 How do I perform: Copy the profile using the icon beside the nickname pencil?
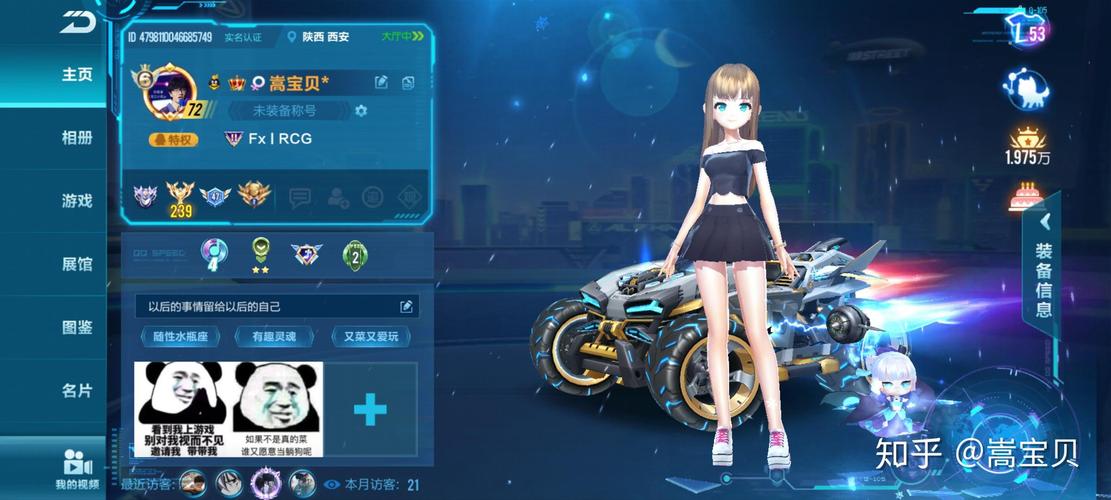pyautogui.click(x=408, y=82)
